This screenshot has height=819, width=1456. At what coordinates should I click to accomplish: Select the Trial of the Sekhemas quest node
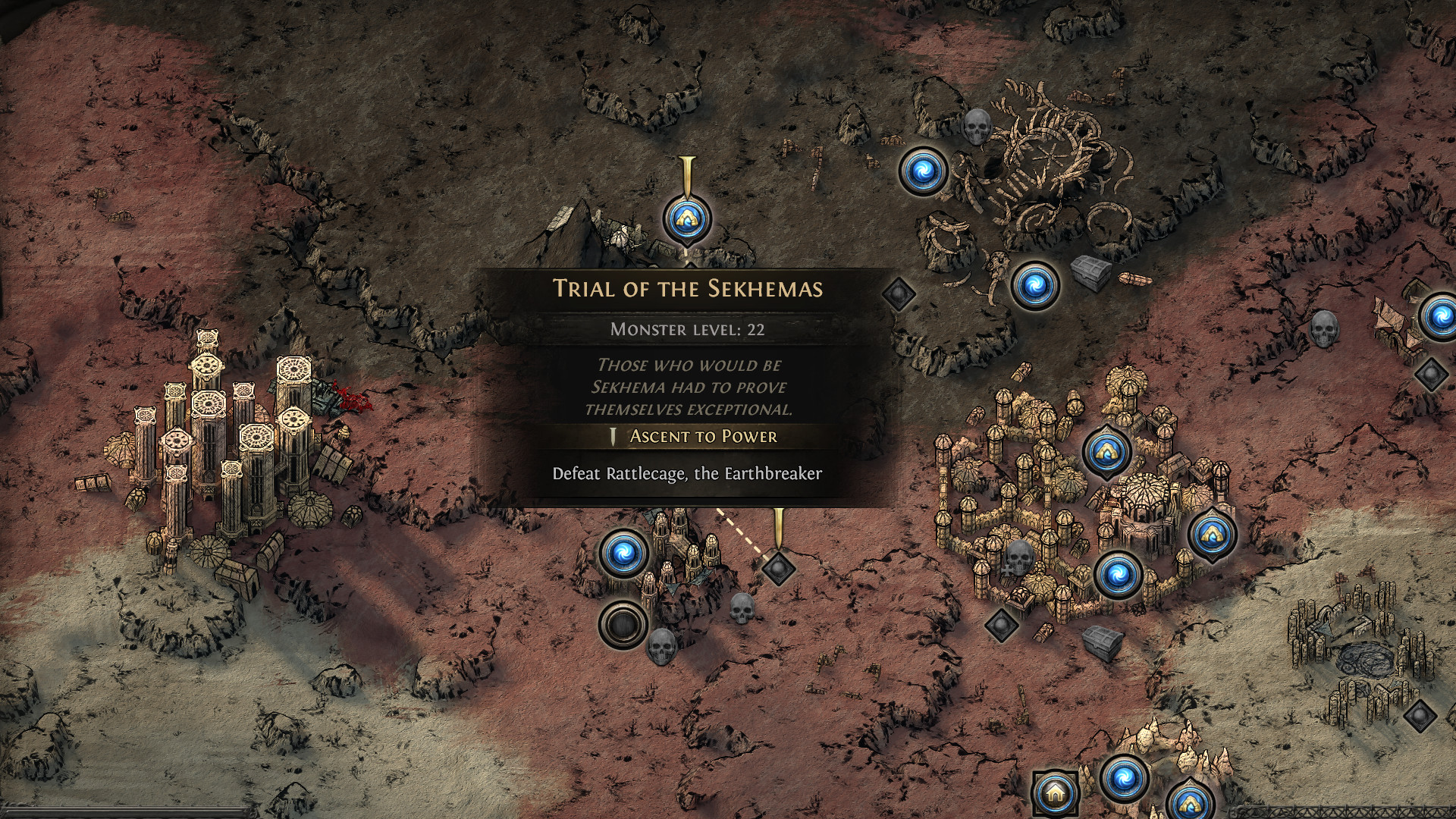pos(686,219)
